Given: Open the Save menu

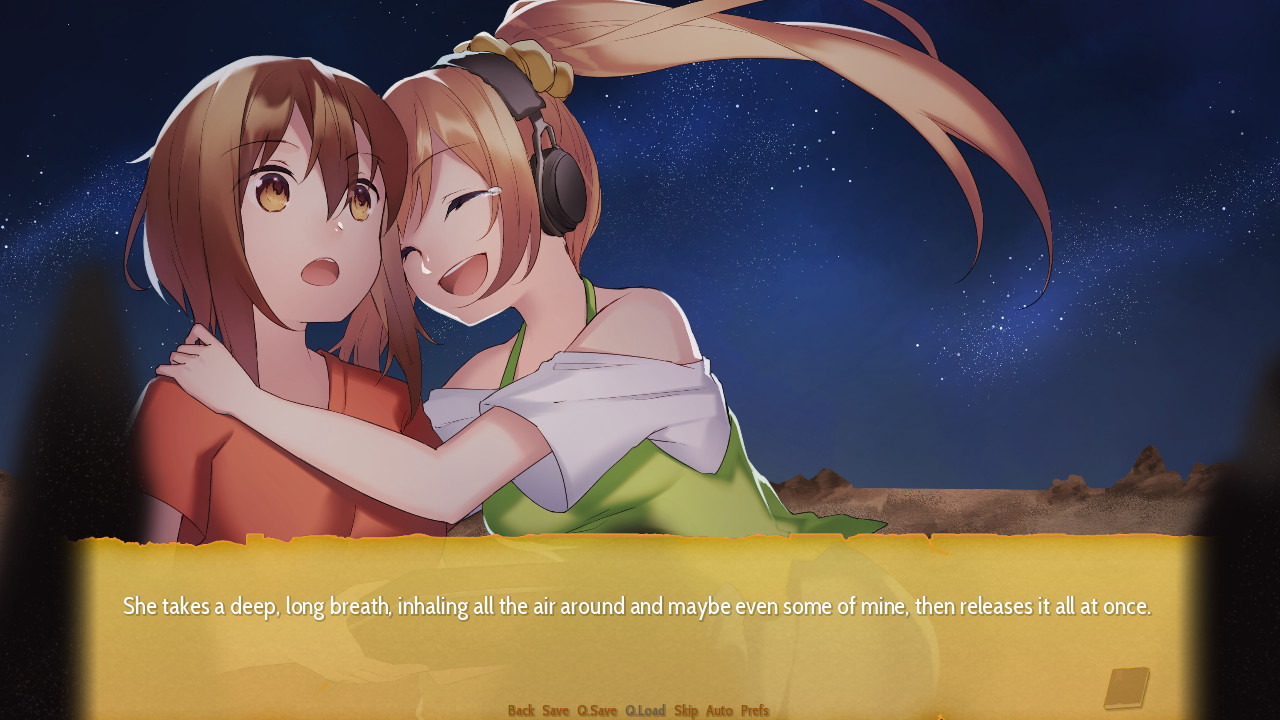Looking at the screenshot, I should [x=556, y=711].
